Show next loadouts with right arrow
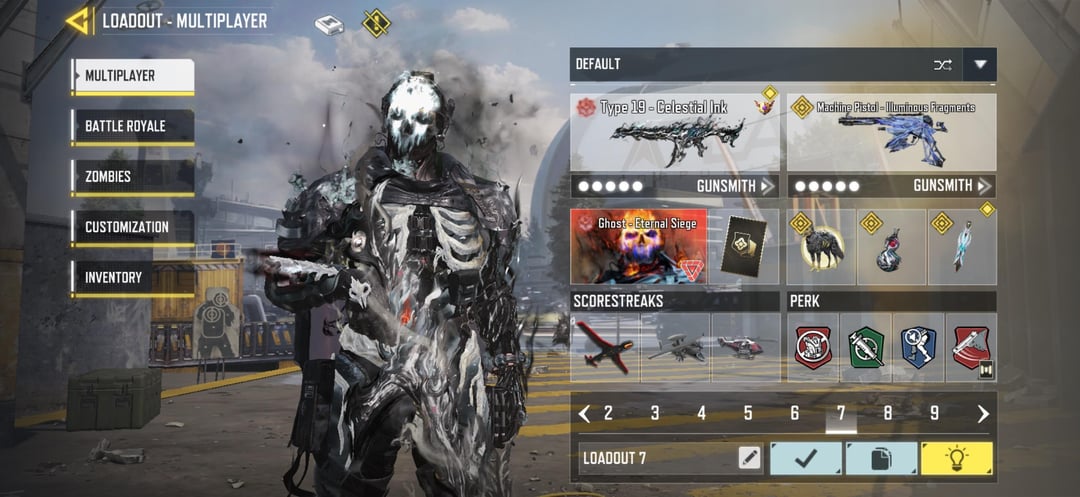 point(983,414)
